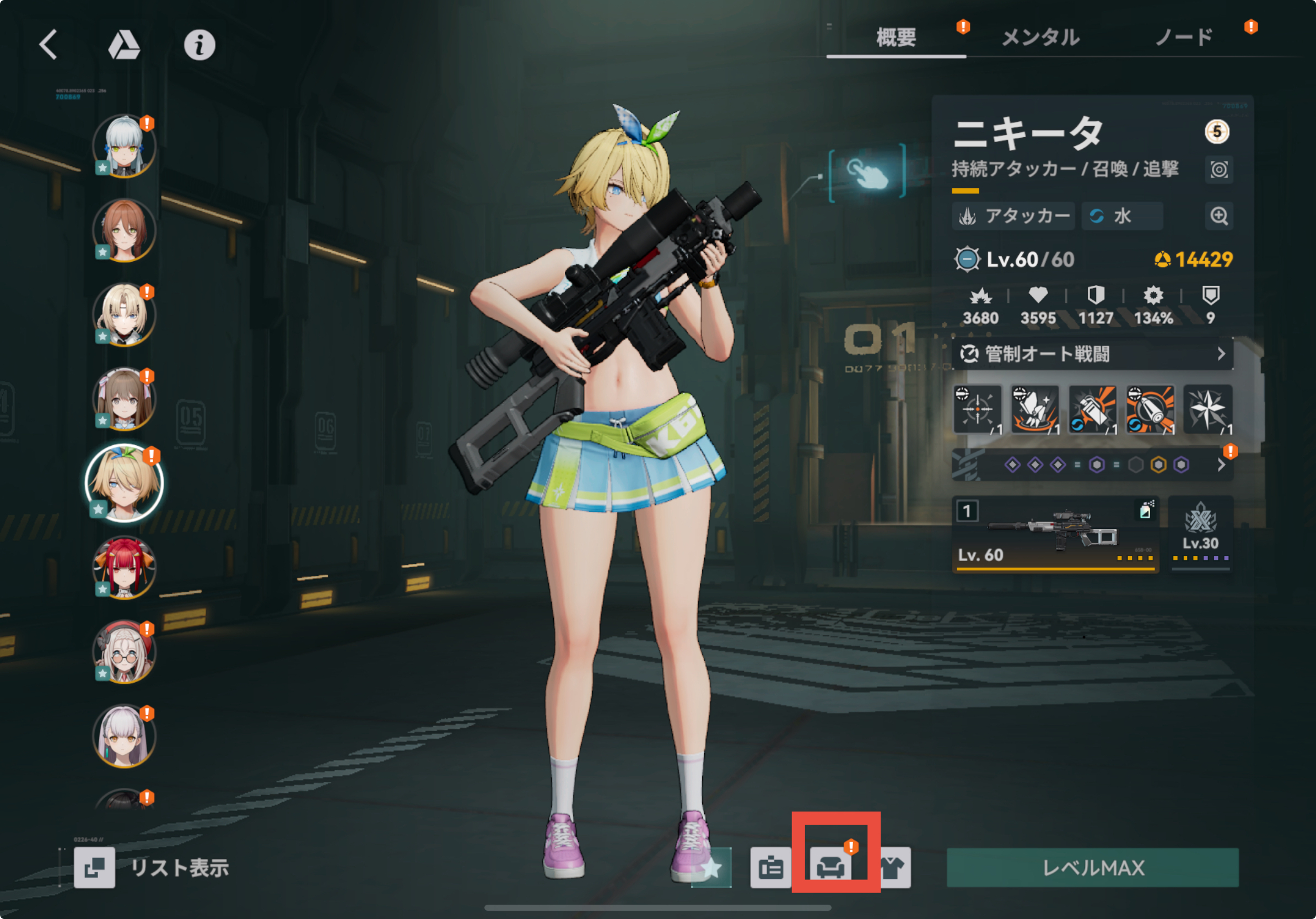Screen dimensions: 1316x919
Task: Open the triangle home icon
Action: (x=124, y=45)
